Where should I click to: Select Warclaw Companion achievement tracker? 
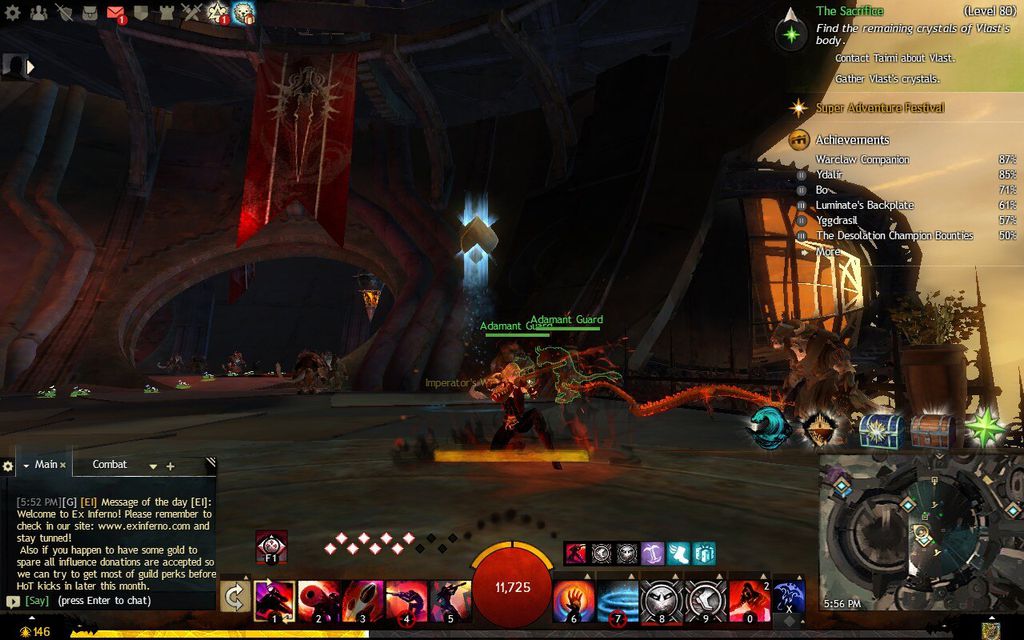tap(862, 160)
